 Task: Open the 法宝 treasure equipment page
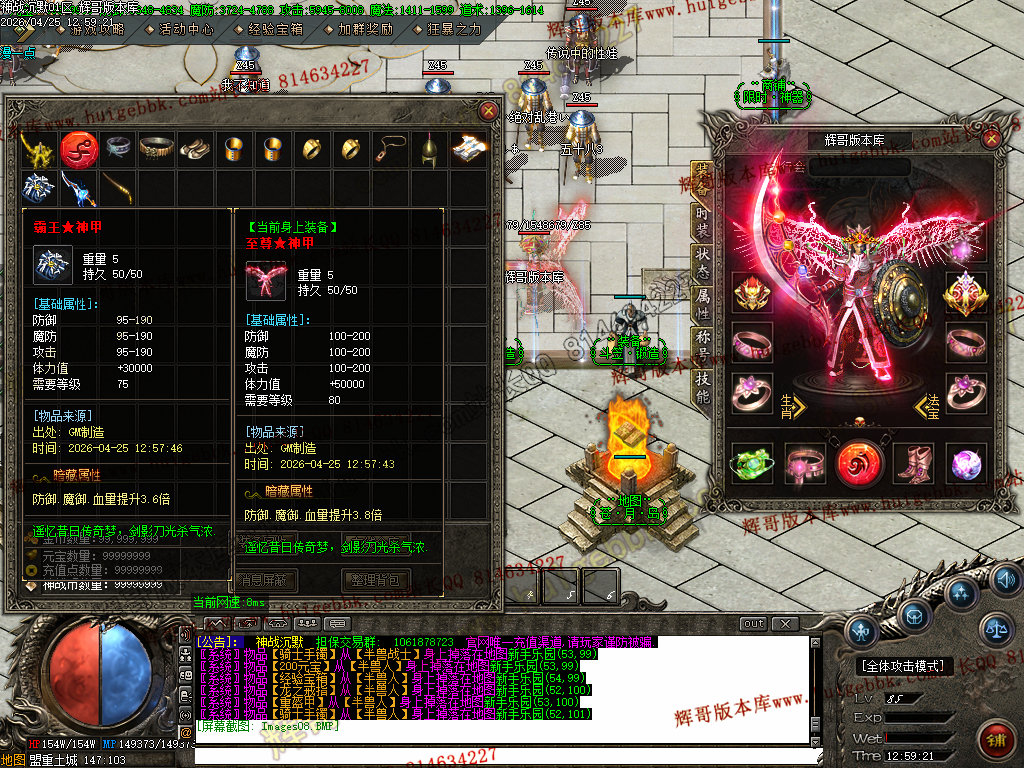coord(930,404)
